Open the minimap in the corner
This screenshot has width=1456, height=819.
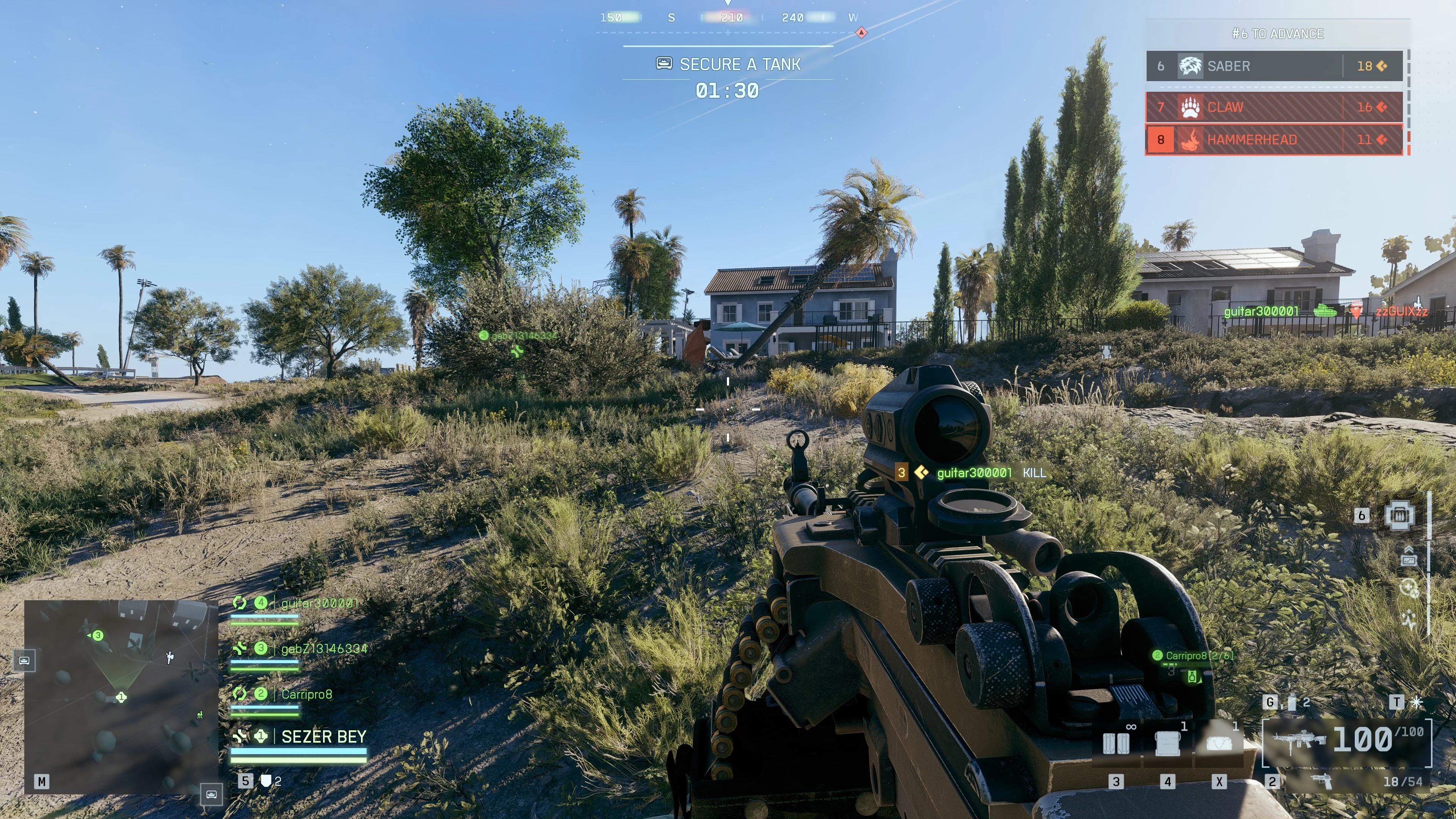click(121, 697)
